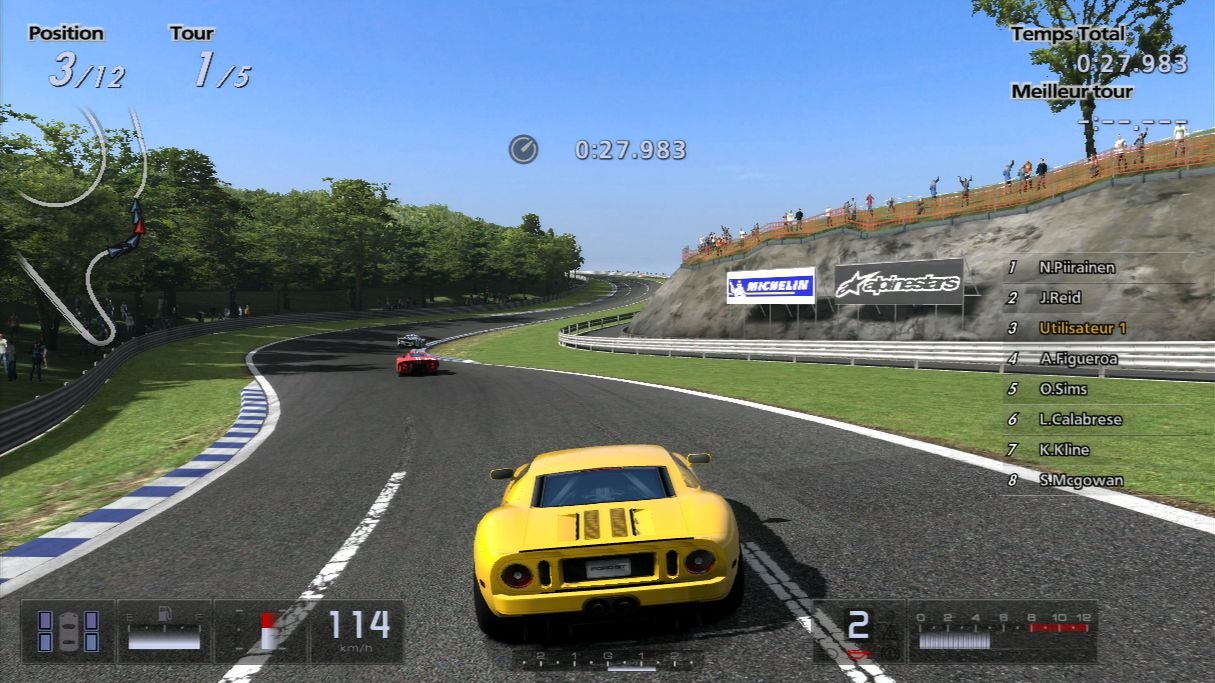Select the highlighted Utilisateur 1 row
Image resolution: width=1215 pixels, height=683 pixels.
click(1082, 328)
